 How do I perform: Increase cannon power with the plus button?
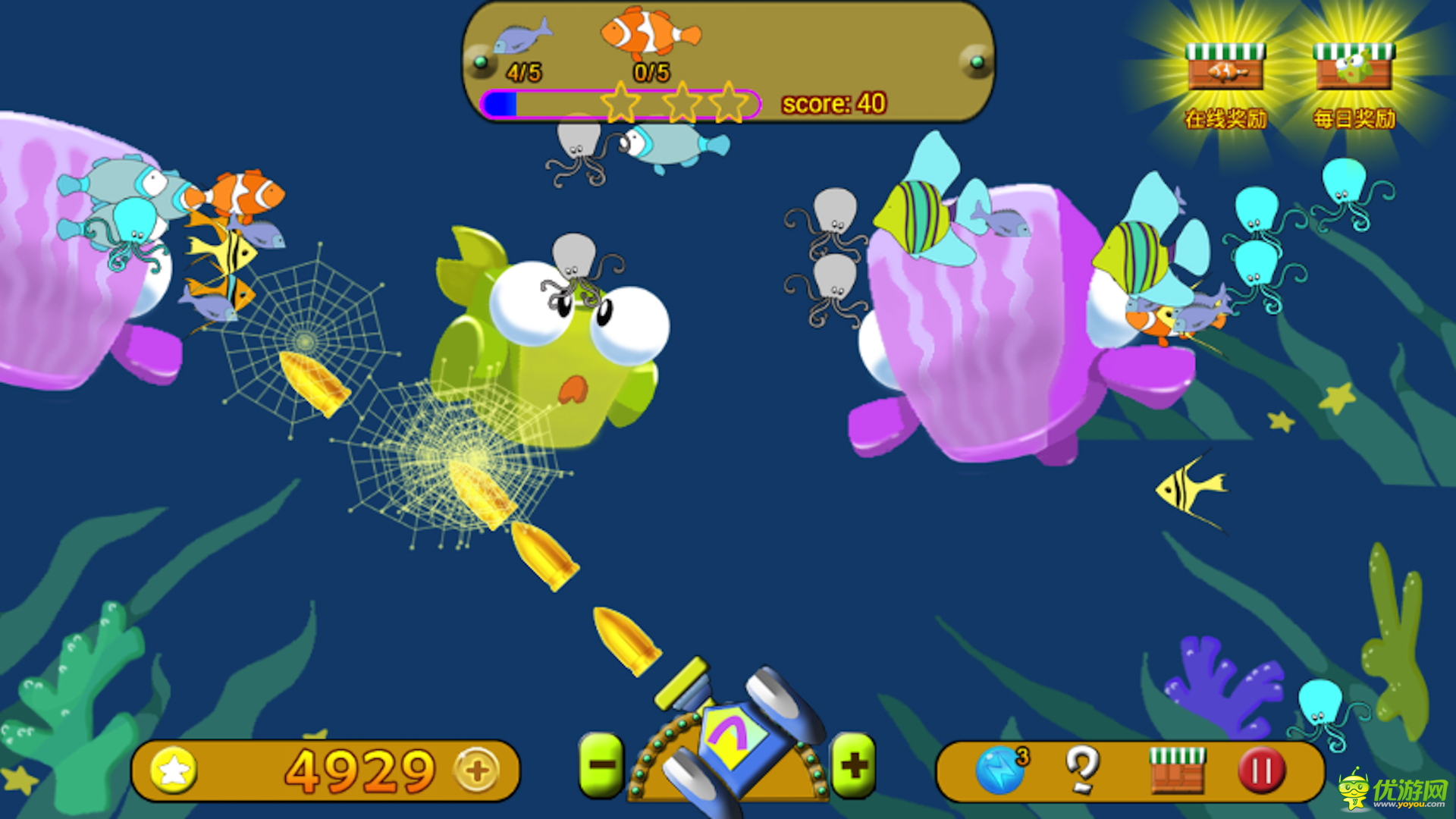[x=854, y=766]
